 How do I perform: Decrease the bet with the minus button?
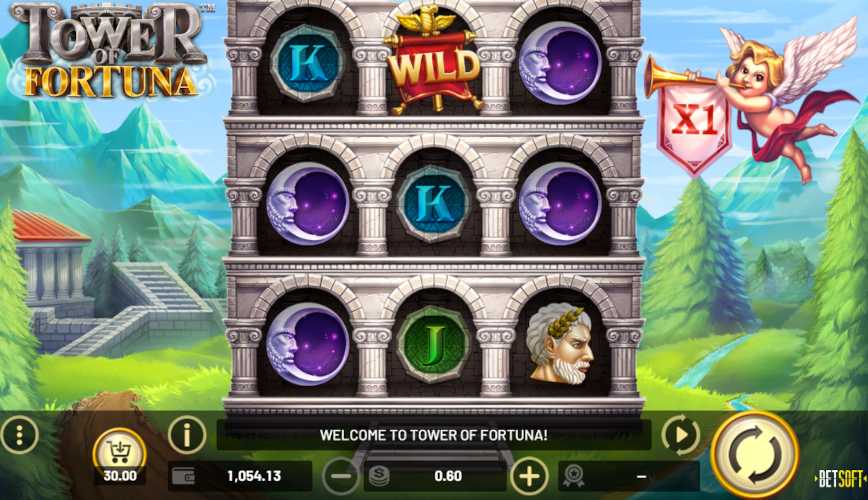pyautogui.click(x=342, y=476)
